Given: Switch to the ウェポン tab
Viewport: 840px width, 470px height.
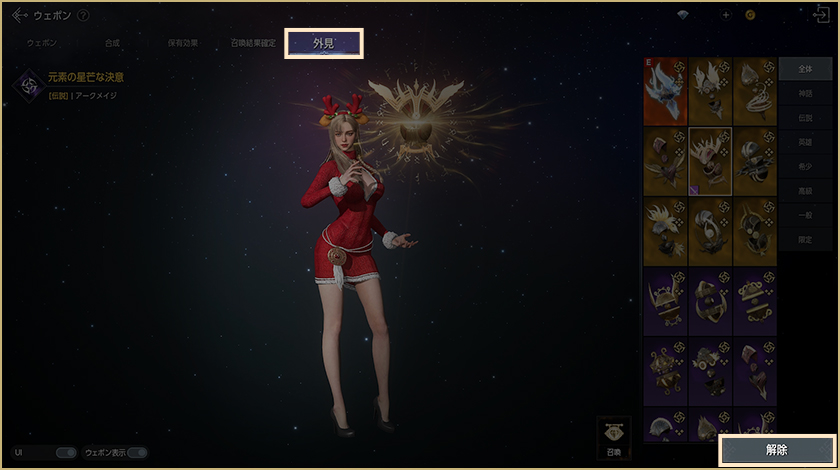Looking at the screenshot, I should click(x=42, y=44).
